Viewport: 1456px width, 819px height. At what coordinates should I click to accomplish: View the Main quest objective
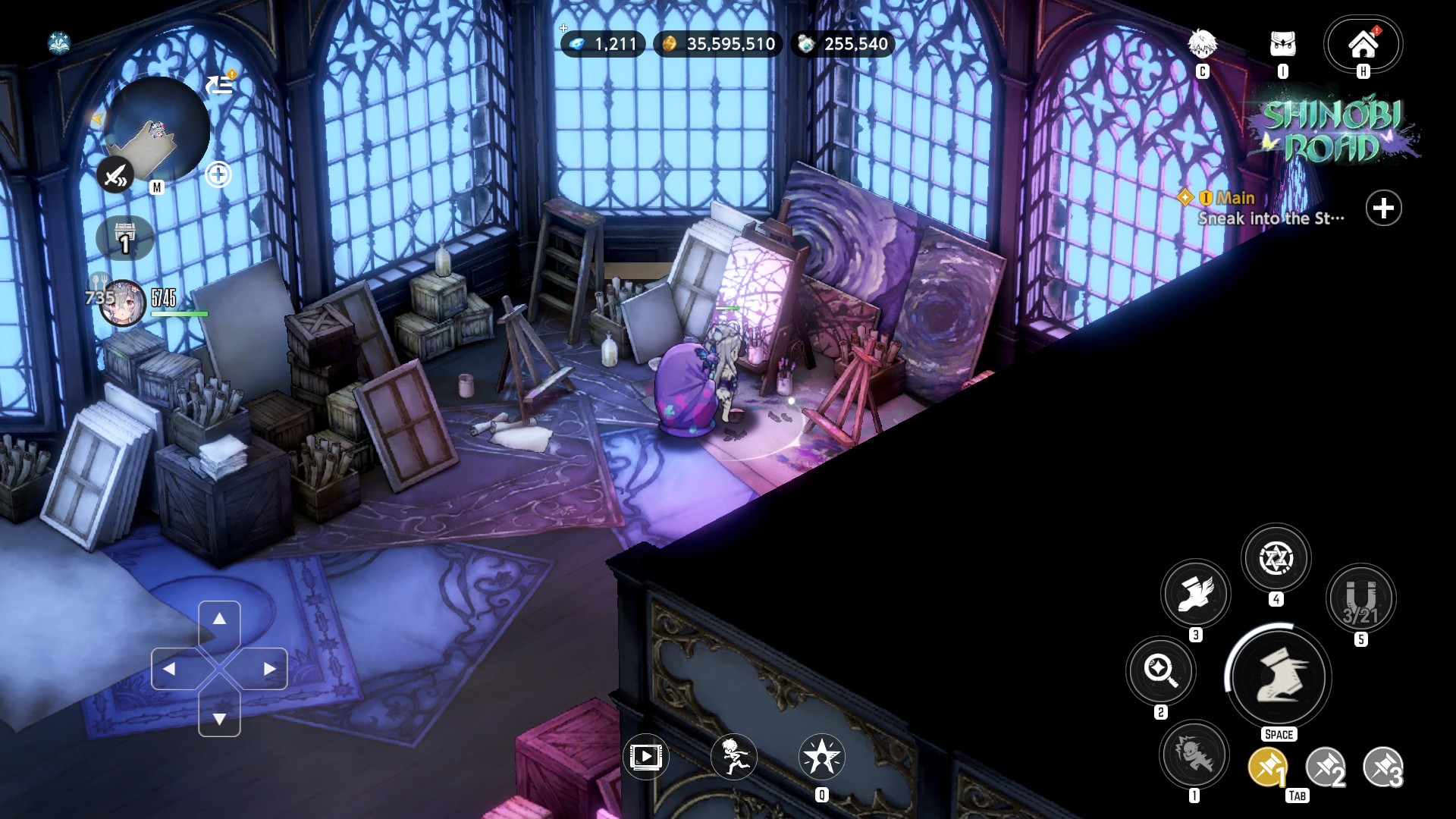pos(1270,209)
